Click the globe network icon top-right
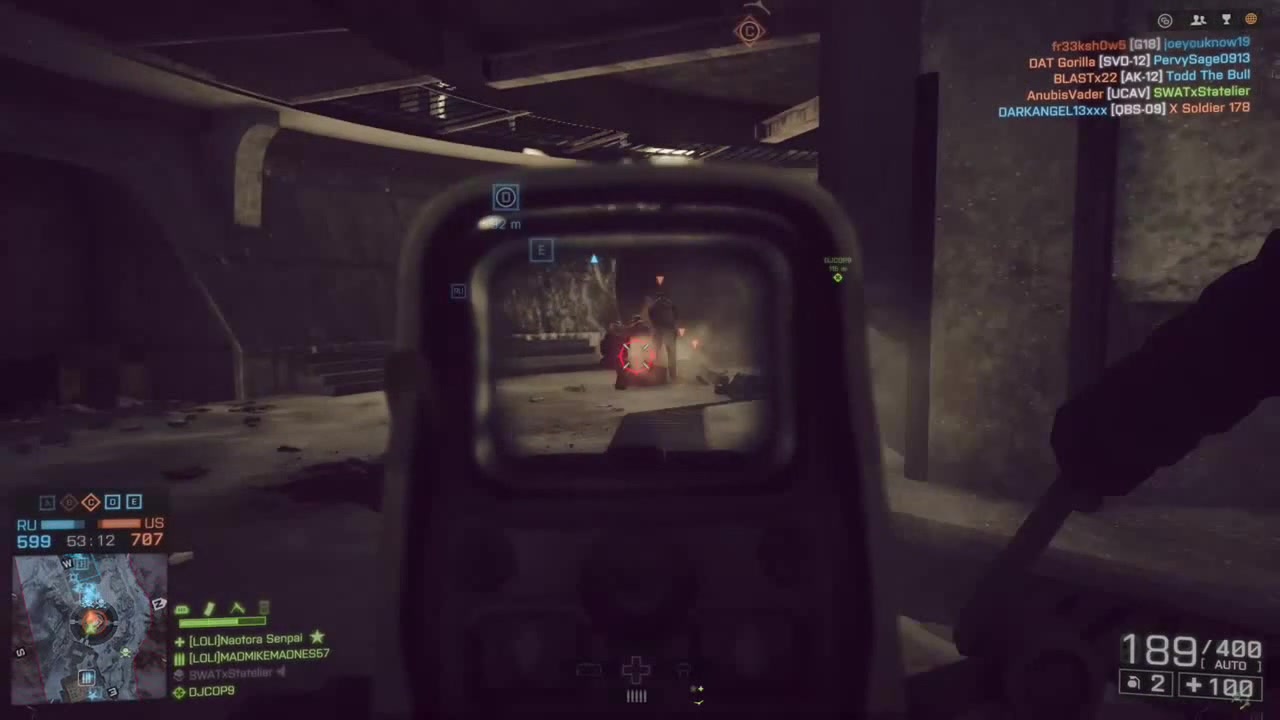The height and width of the screenshot is (720, 1280). 1250,20
